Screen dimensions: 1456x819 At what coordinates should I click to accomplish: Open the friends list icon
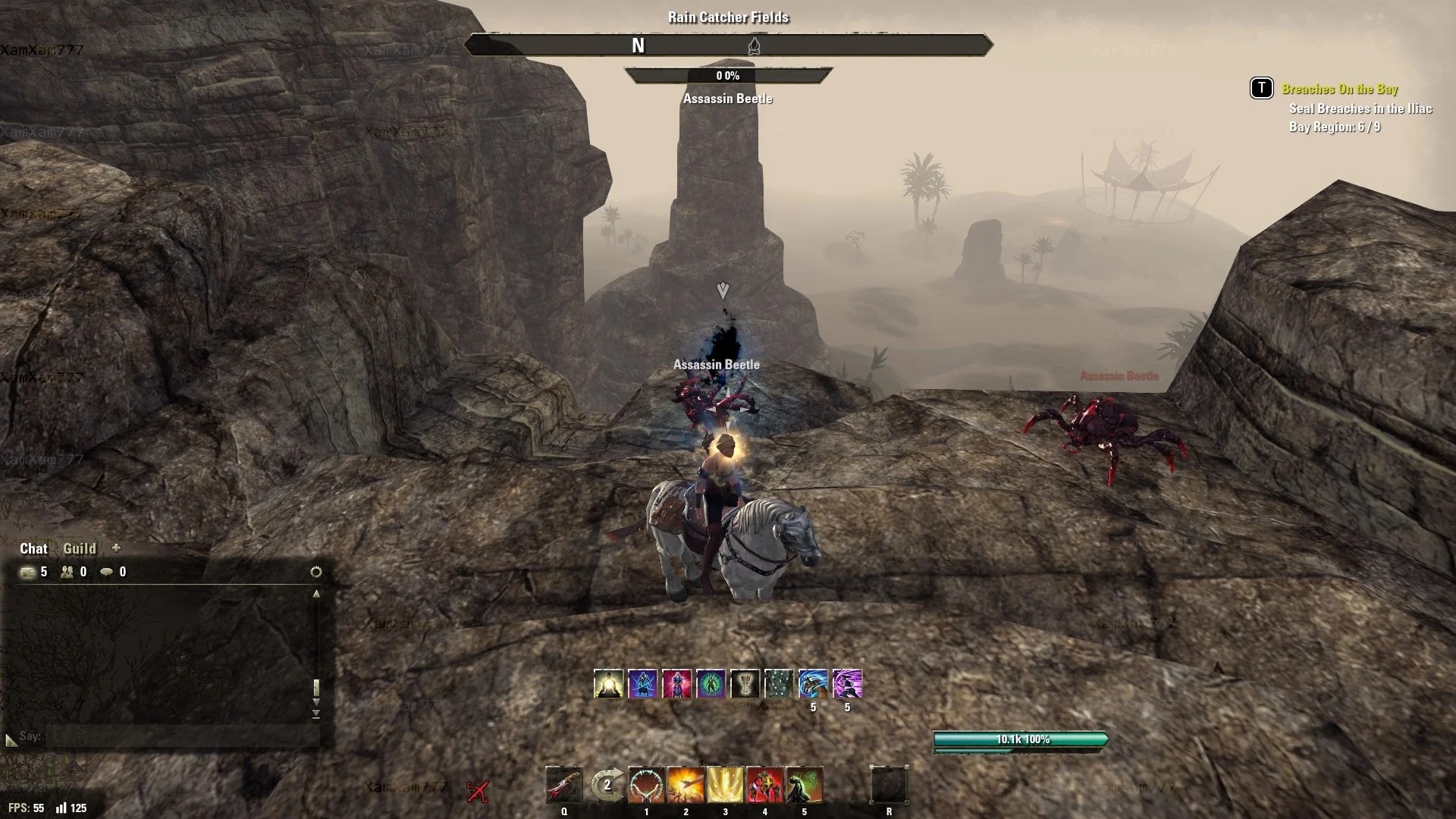tap(67, 572)
